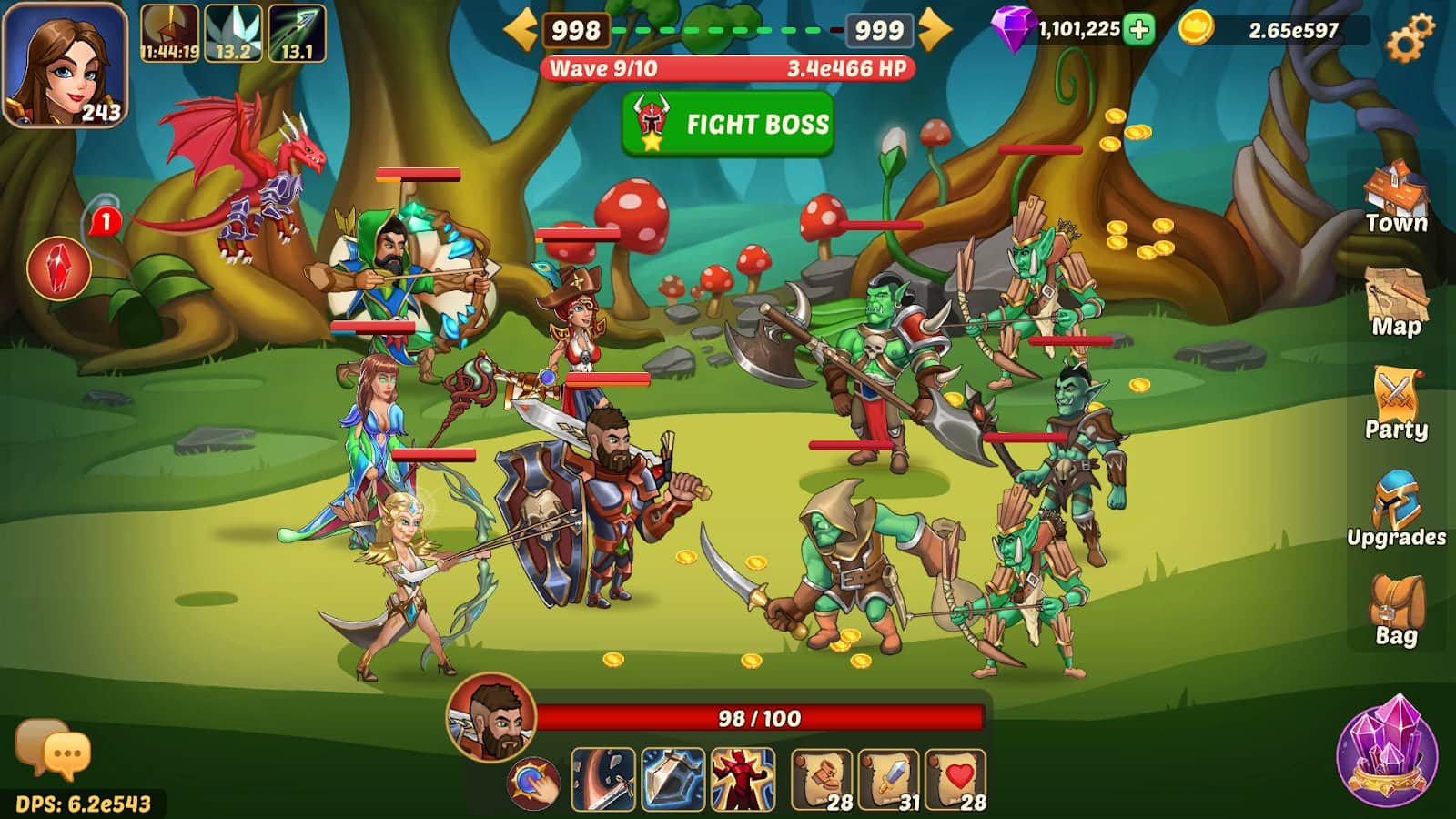Open the Upgrades menu
Screen dimensions: 1456x819
click(x=1396, y=510)
